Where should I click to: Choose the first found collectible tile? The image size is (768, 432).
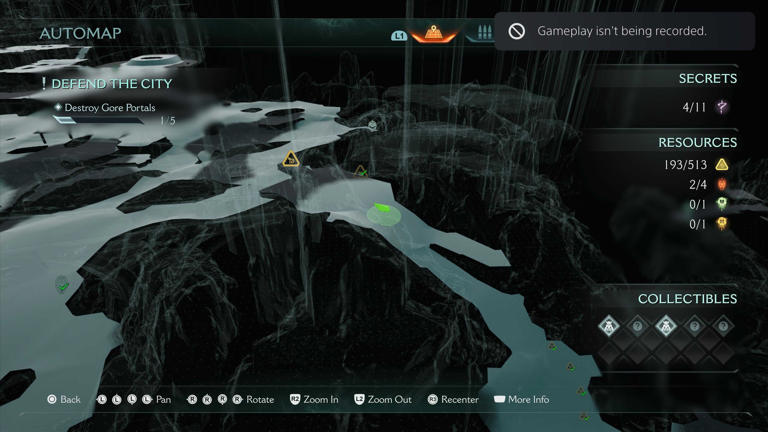point(609,326)
